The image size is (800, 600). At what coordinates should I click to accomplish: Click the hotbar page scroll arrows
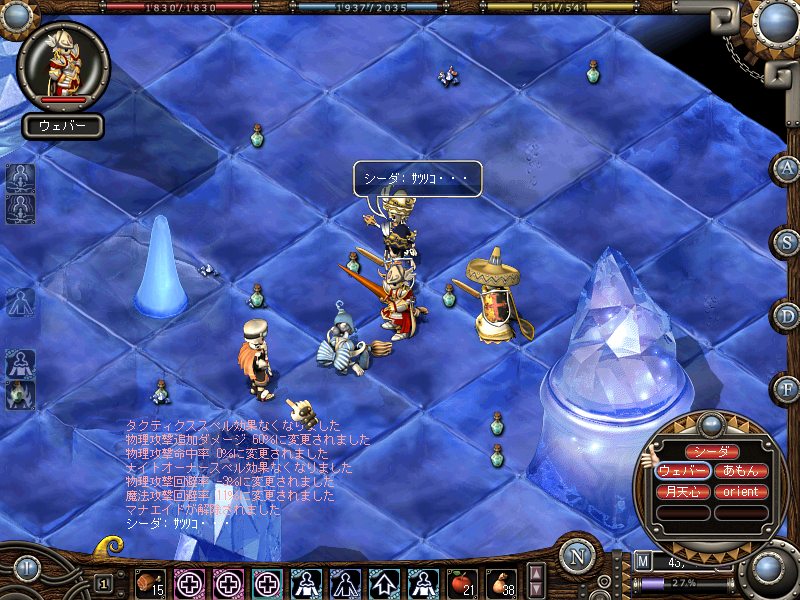point(536,581)
